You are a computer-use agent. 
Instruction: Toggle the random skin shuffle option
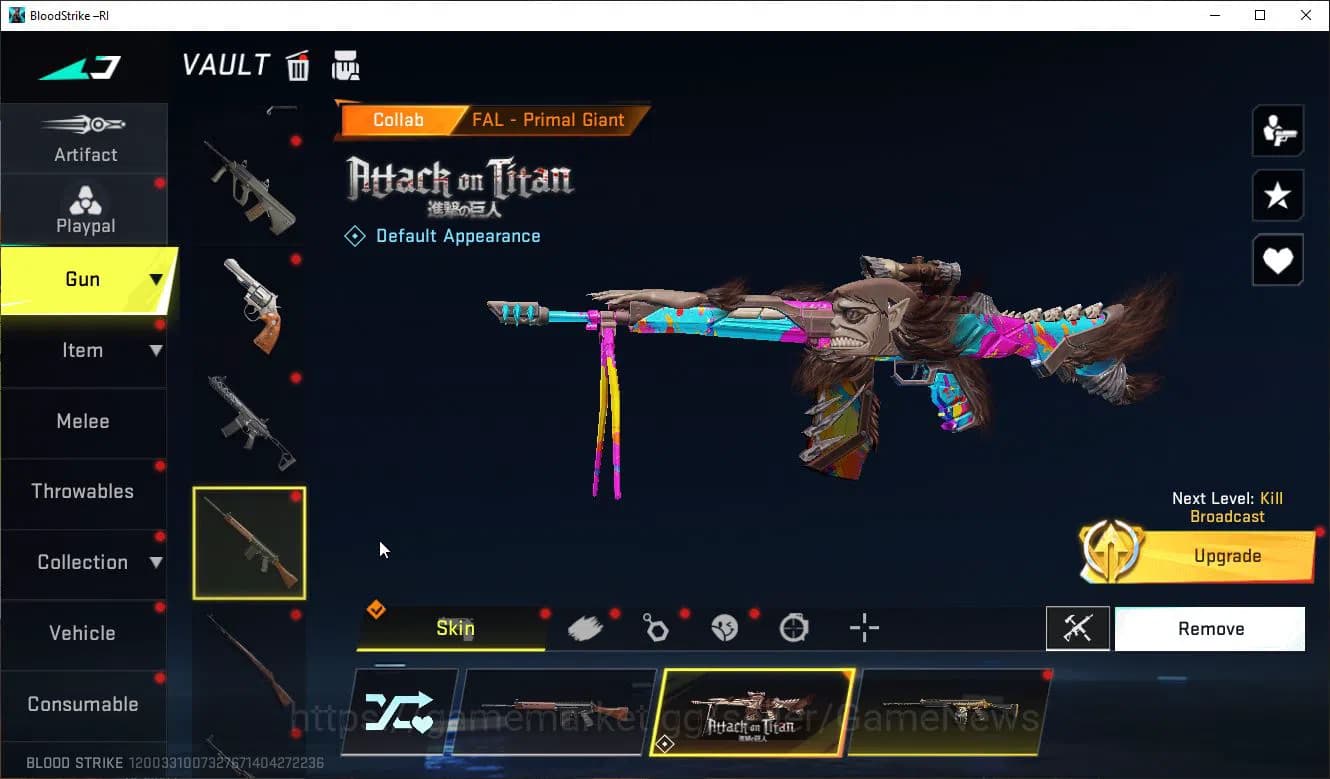click(x=400, y=712)
